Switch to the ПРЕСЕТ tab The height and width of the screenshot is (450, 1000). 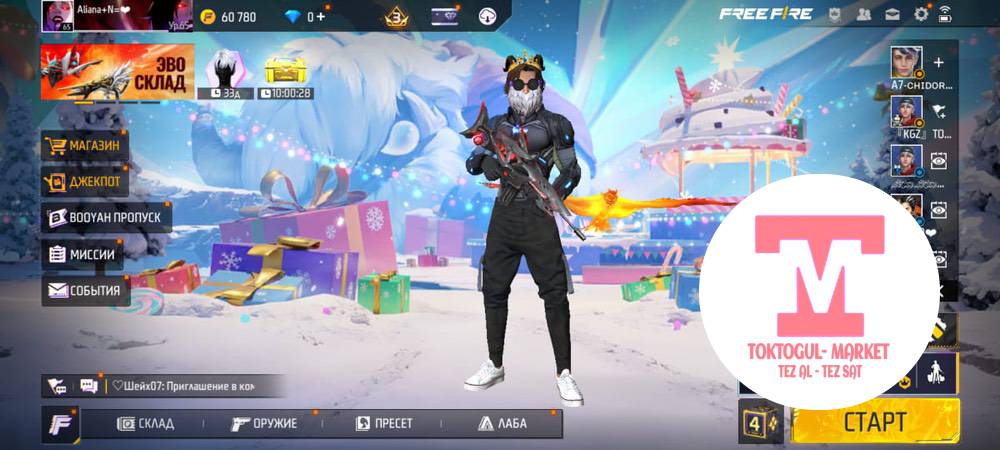[x=385, y=423]
